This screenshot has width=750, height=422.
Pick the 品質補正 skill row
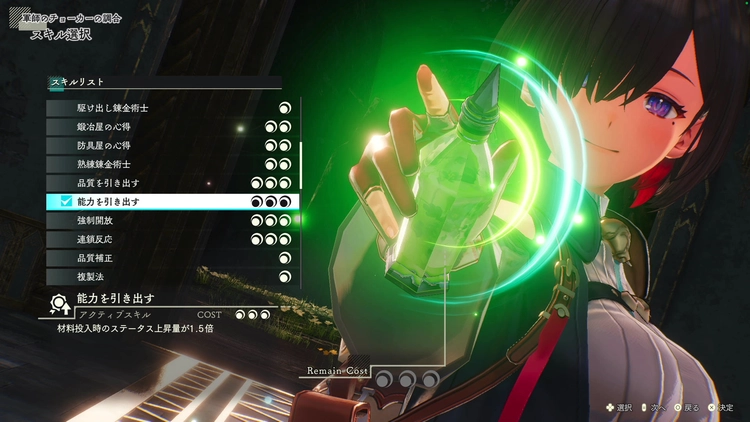click(x=170, y=258)
